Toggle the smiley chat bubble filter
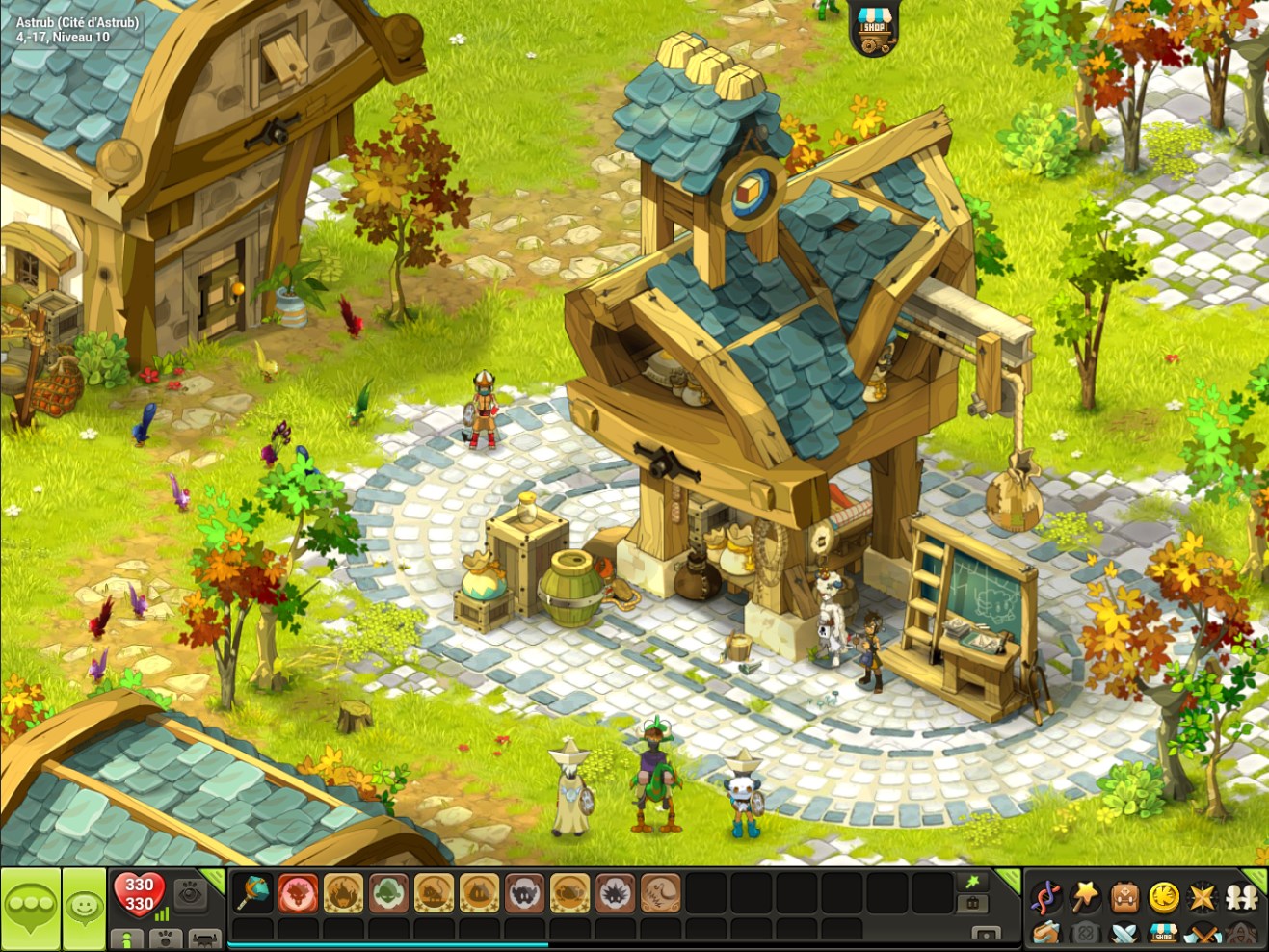 (84, 906)
